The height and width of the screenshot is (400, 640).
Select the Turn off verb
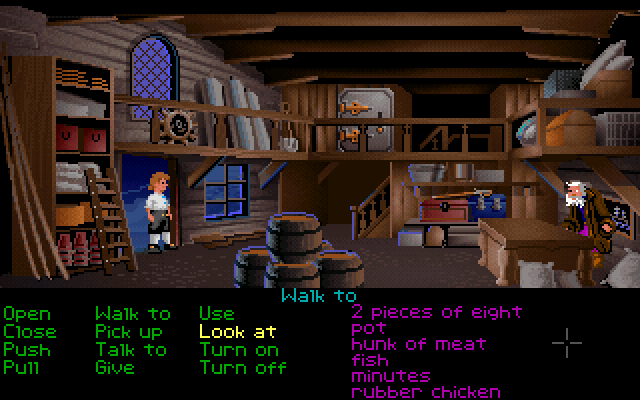(242, 367)
